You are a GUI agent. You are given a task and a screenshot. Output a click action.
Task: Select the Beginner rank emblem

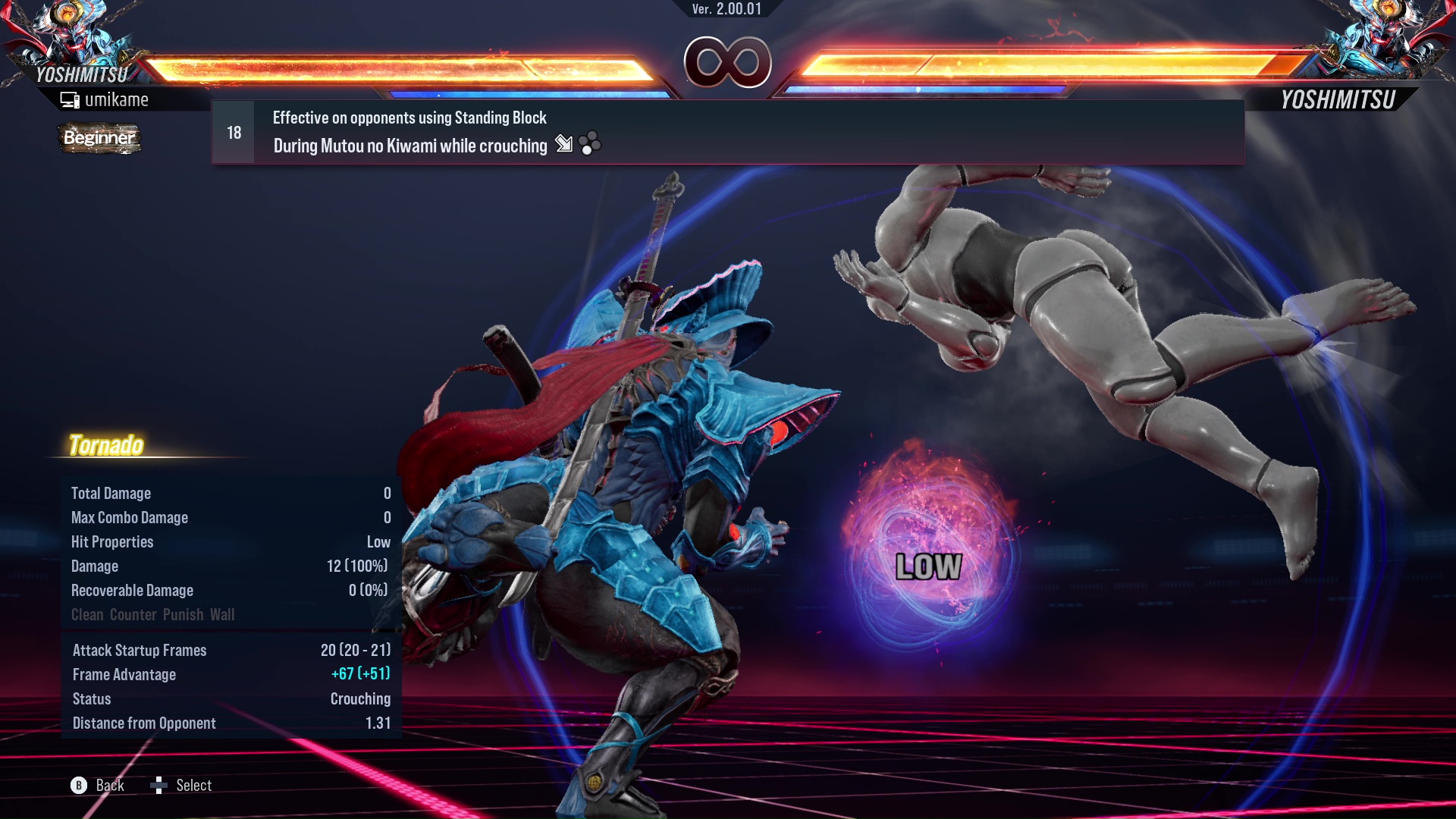coord(99,138)
